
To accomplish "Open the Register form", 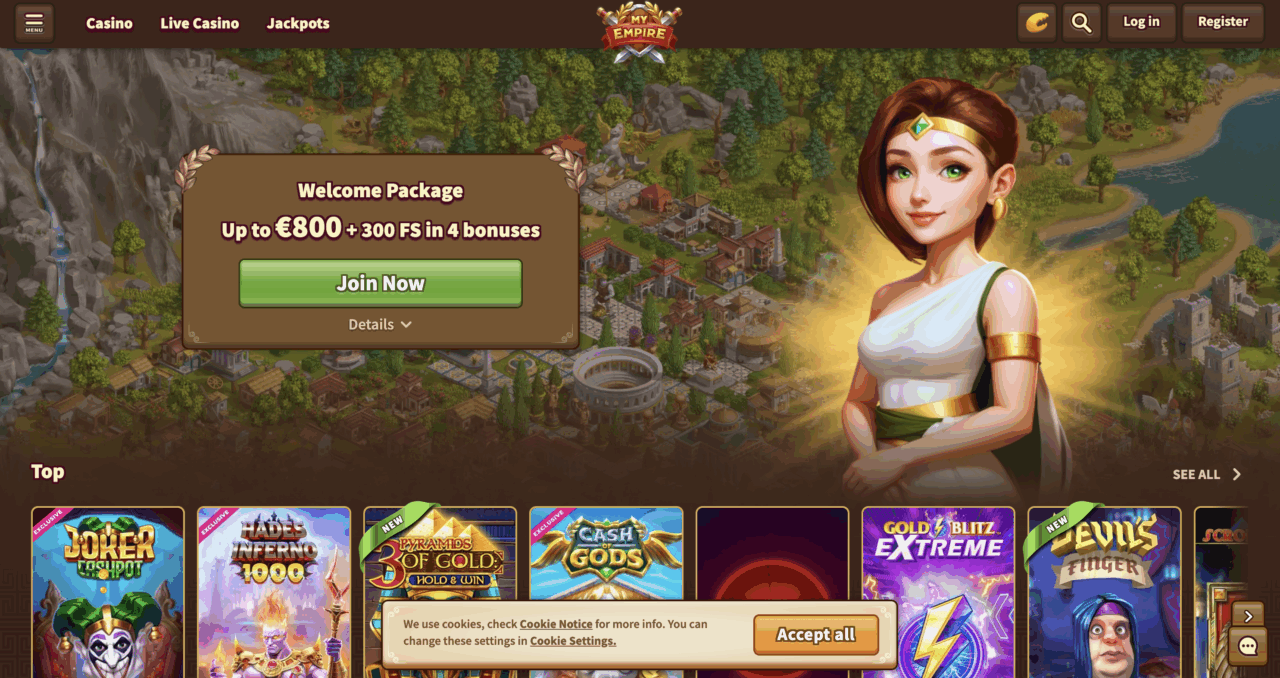I will click(1222, 22).
